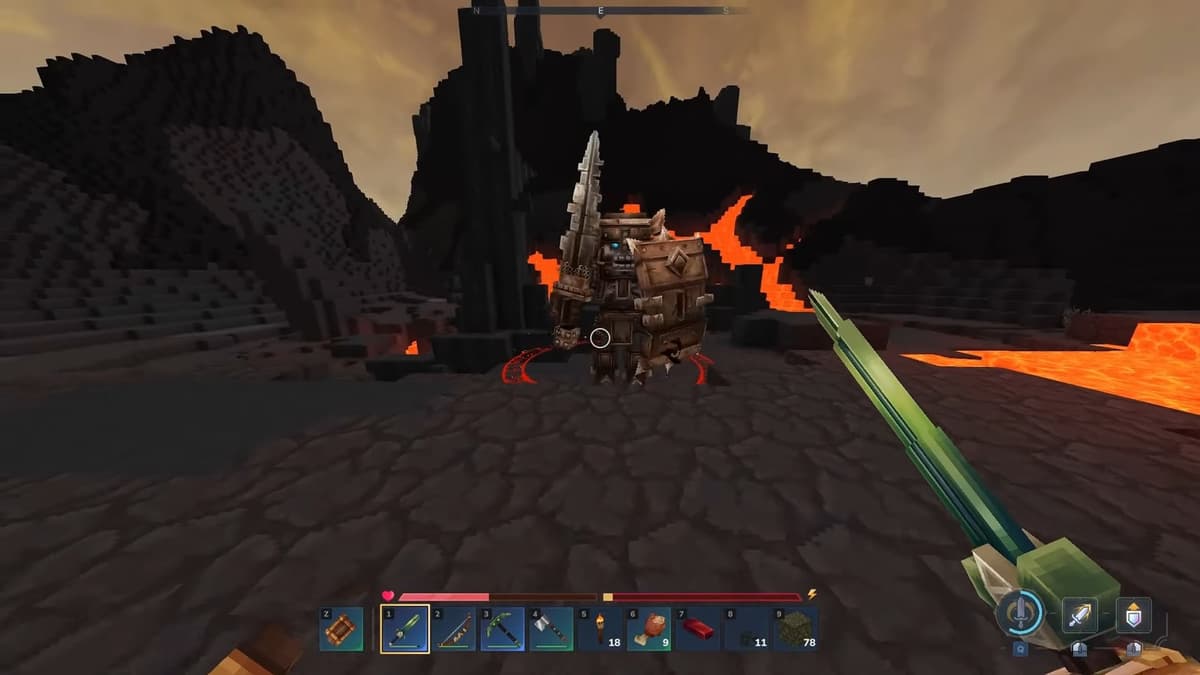1200x675 pixels.
Task: Select the green pickaxe hotbar slot
Action: 502,630
